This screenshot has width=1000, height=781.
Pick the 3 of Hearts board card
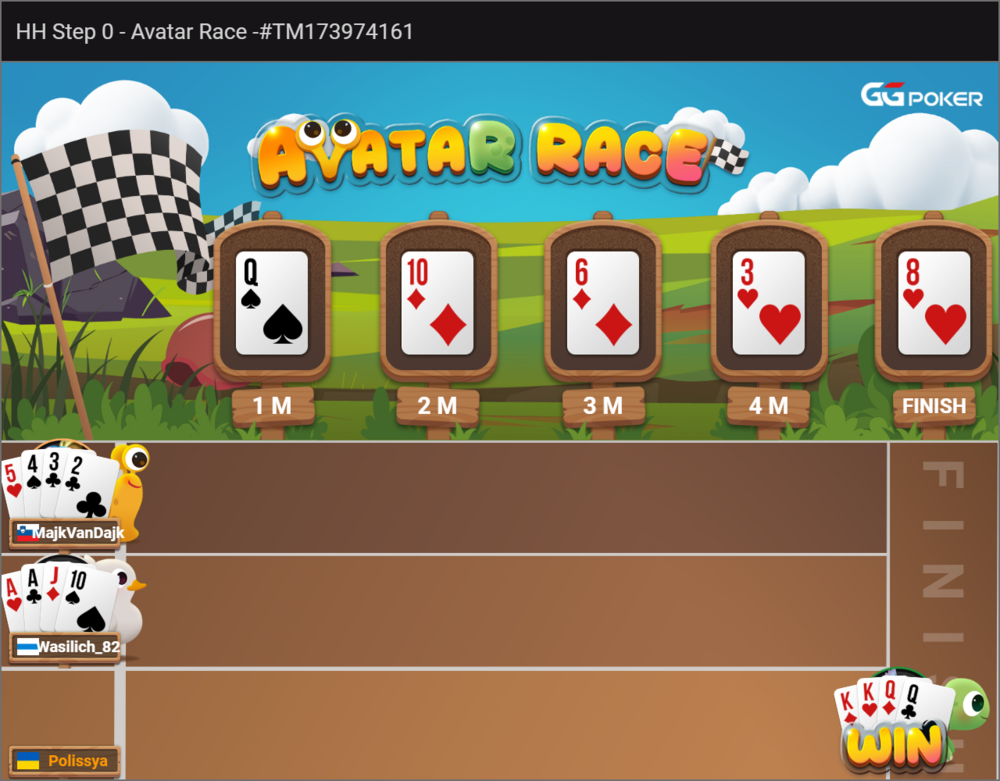pyautogui.click(x=768, y=303)
